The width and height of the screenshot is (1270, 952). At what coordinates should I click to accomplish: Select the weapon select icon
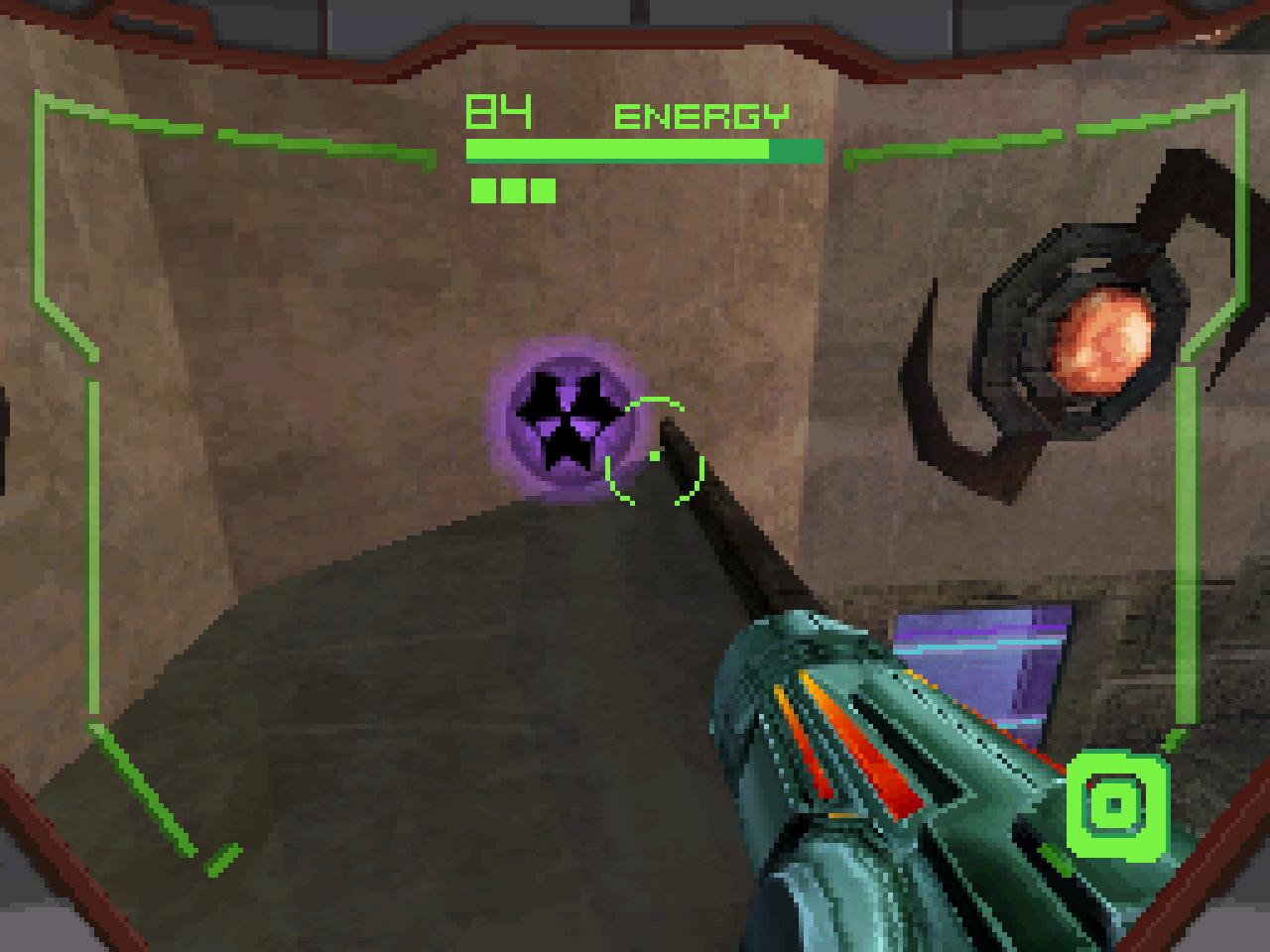1116,803
